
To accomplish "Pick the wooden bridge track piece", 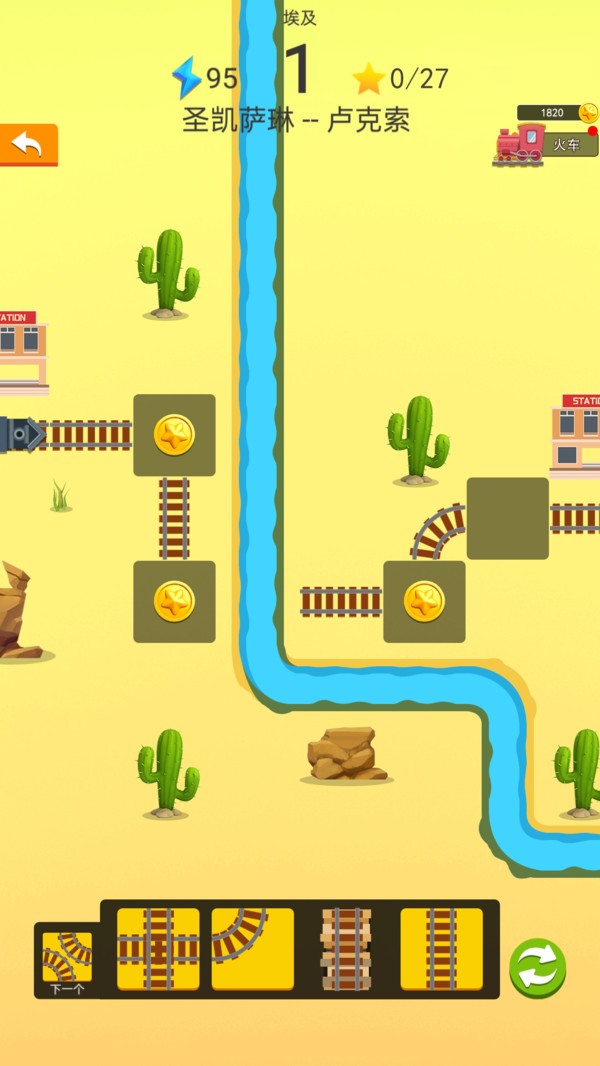I will 346,949.
